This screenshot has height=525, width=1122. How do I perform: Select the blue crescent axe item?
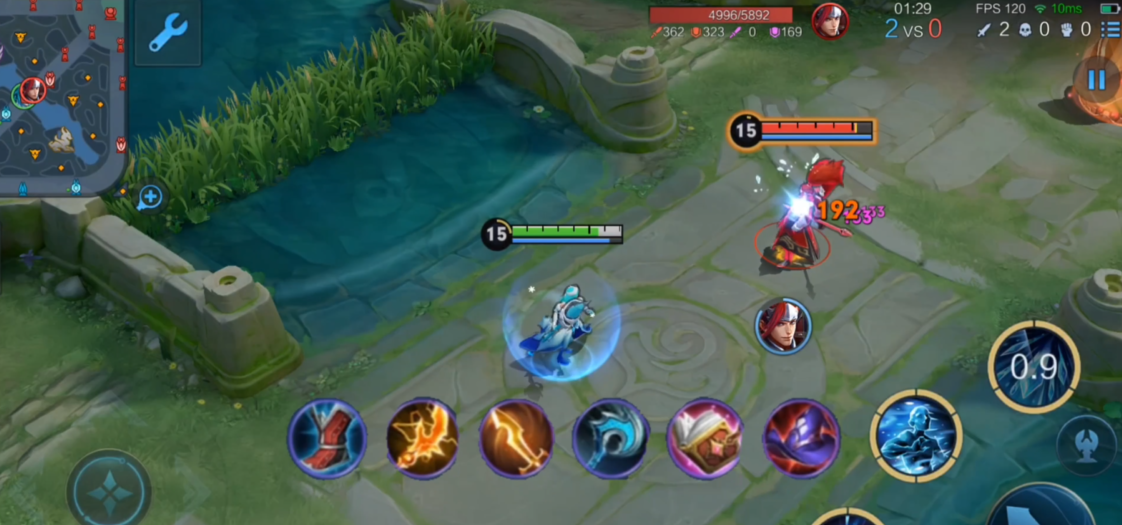coord(610,438)
